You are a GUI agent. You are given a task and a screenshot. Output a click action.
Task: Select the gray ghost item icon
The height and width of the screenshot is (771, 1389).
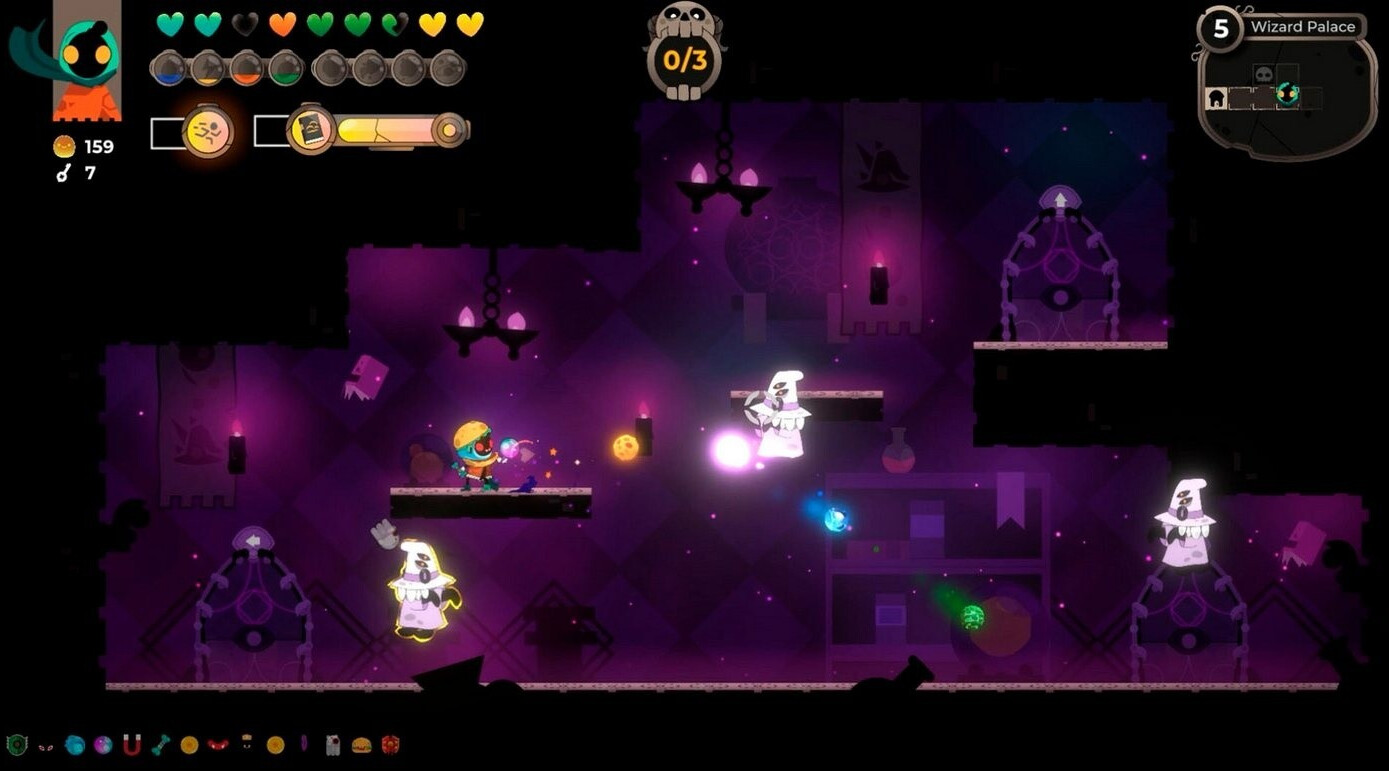coord(333,744)
